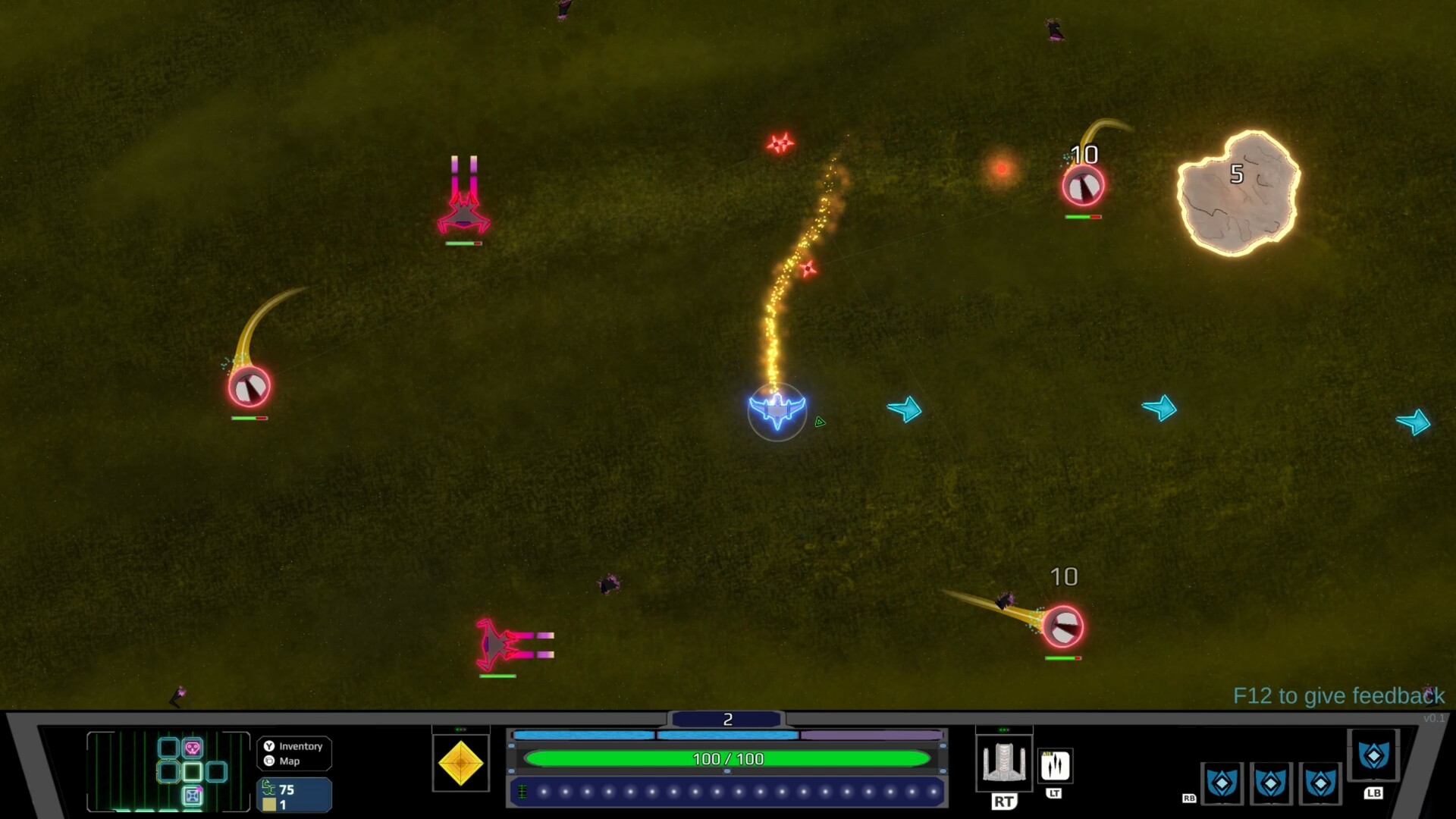The width and height of the screenshot is (1456, 819).
Task: Click the green 100/100 health bar
Action: [728, 758]
